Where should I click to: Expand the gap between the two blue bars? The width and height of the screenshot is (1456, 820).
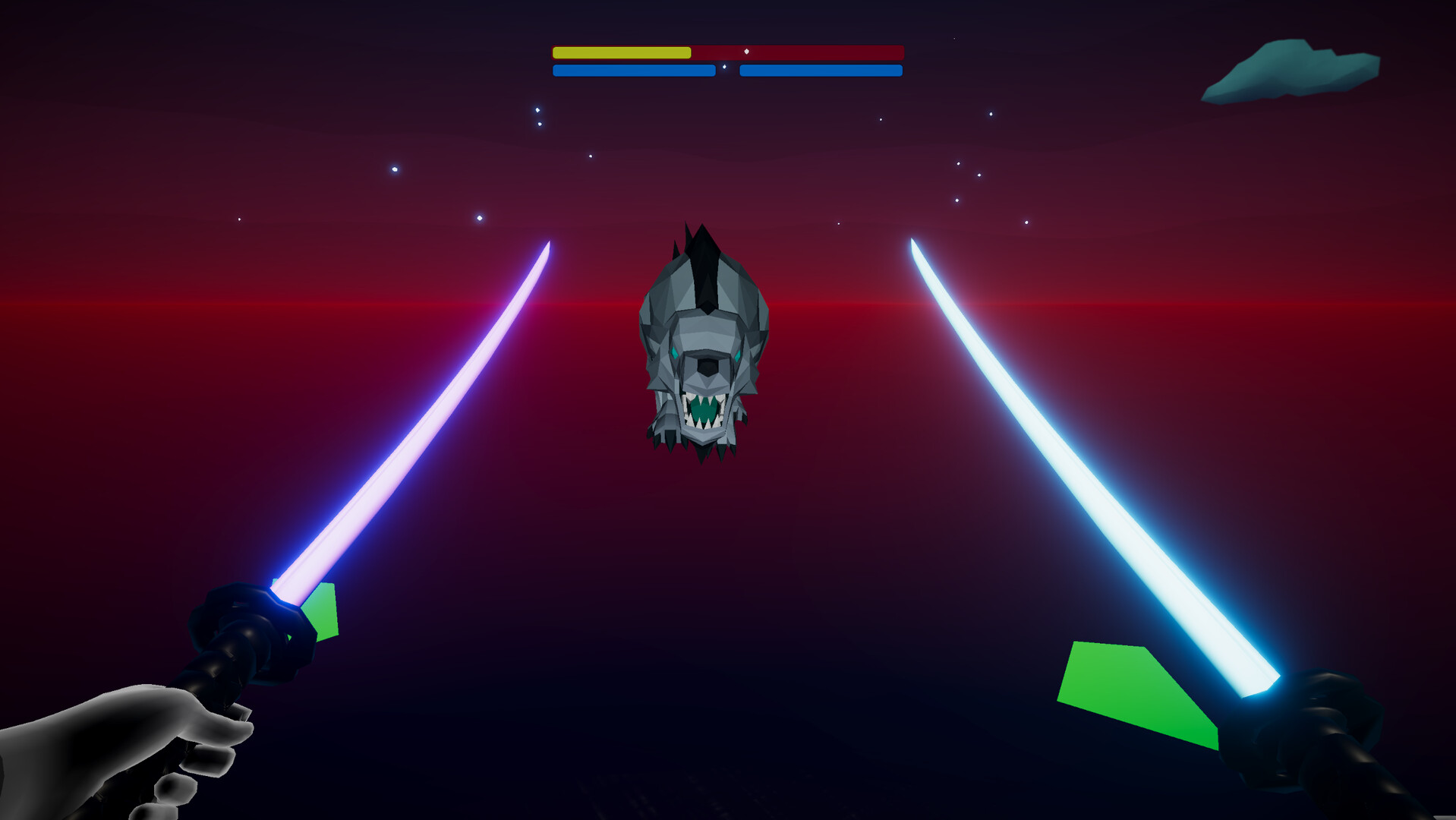727,71
